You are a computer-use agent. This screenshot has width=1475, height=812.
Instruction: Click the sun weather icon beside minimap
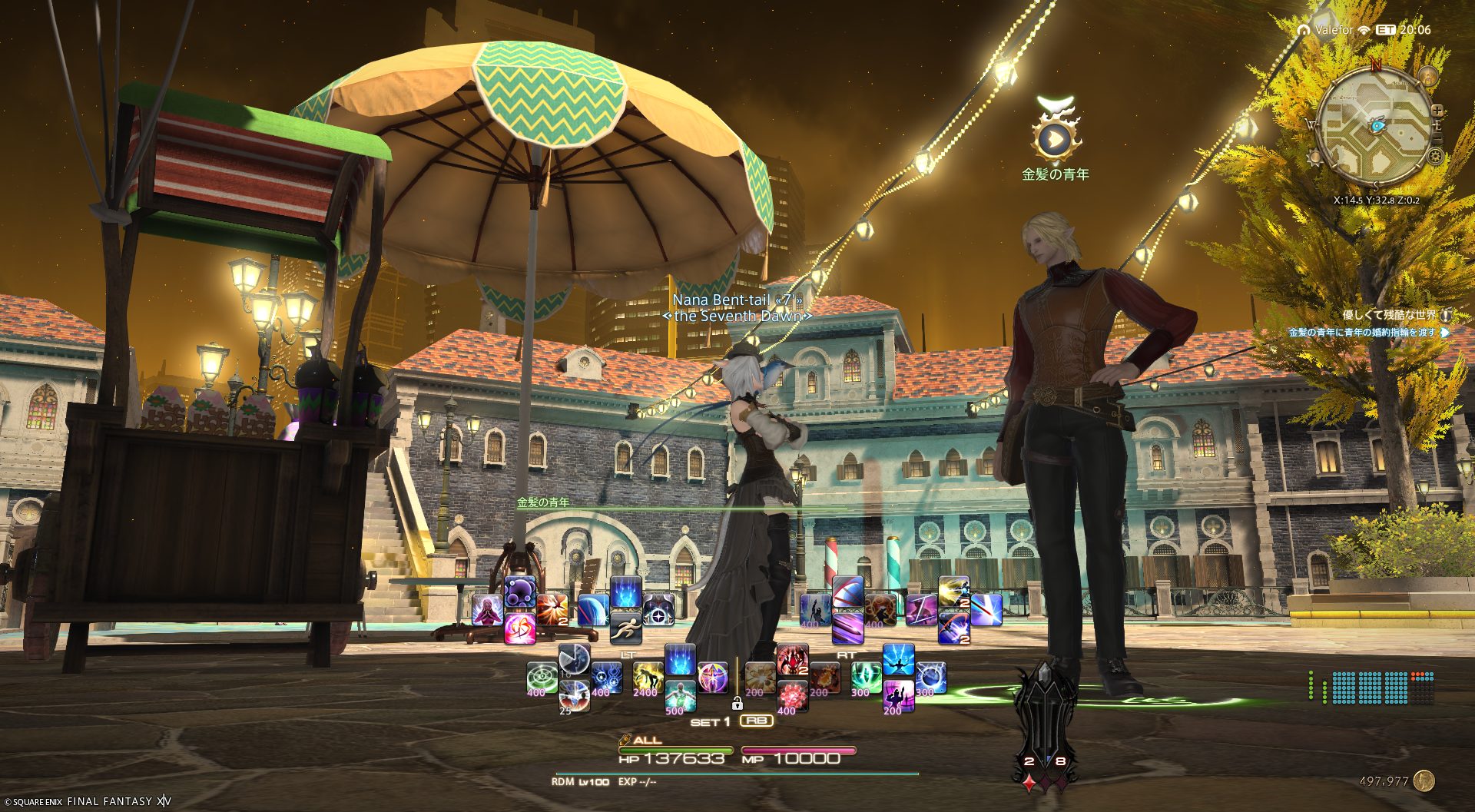1314,157
